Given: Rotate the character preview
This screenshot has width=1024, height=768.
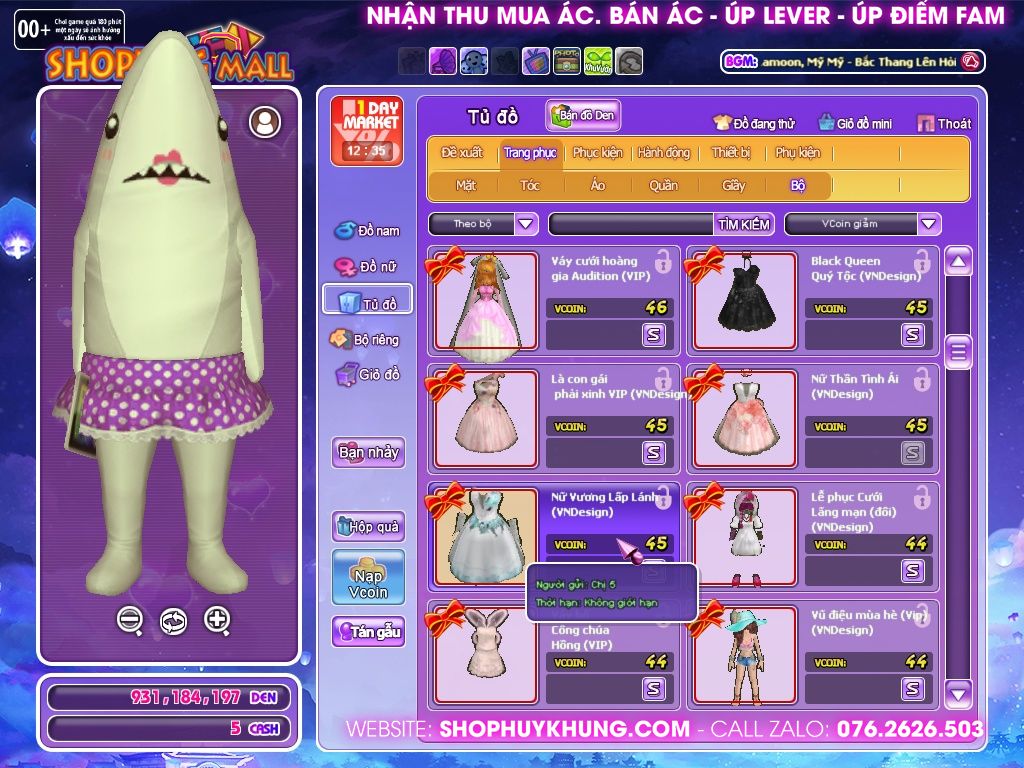Looking at the screenshot, I should click(173, 621).
